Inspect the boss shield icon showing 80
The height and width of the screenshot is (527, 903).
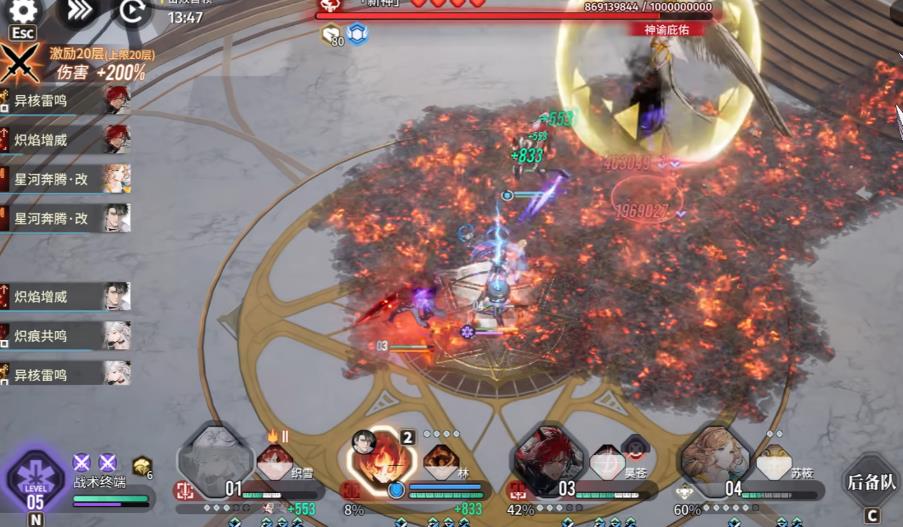click(331, 35)
